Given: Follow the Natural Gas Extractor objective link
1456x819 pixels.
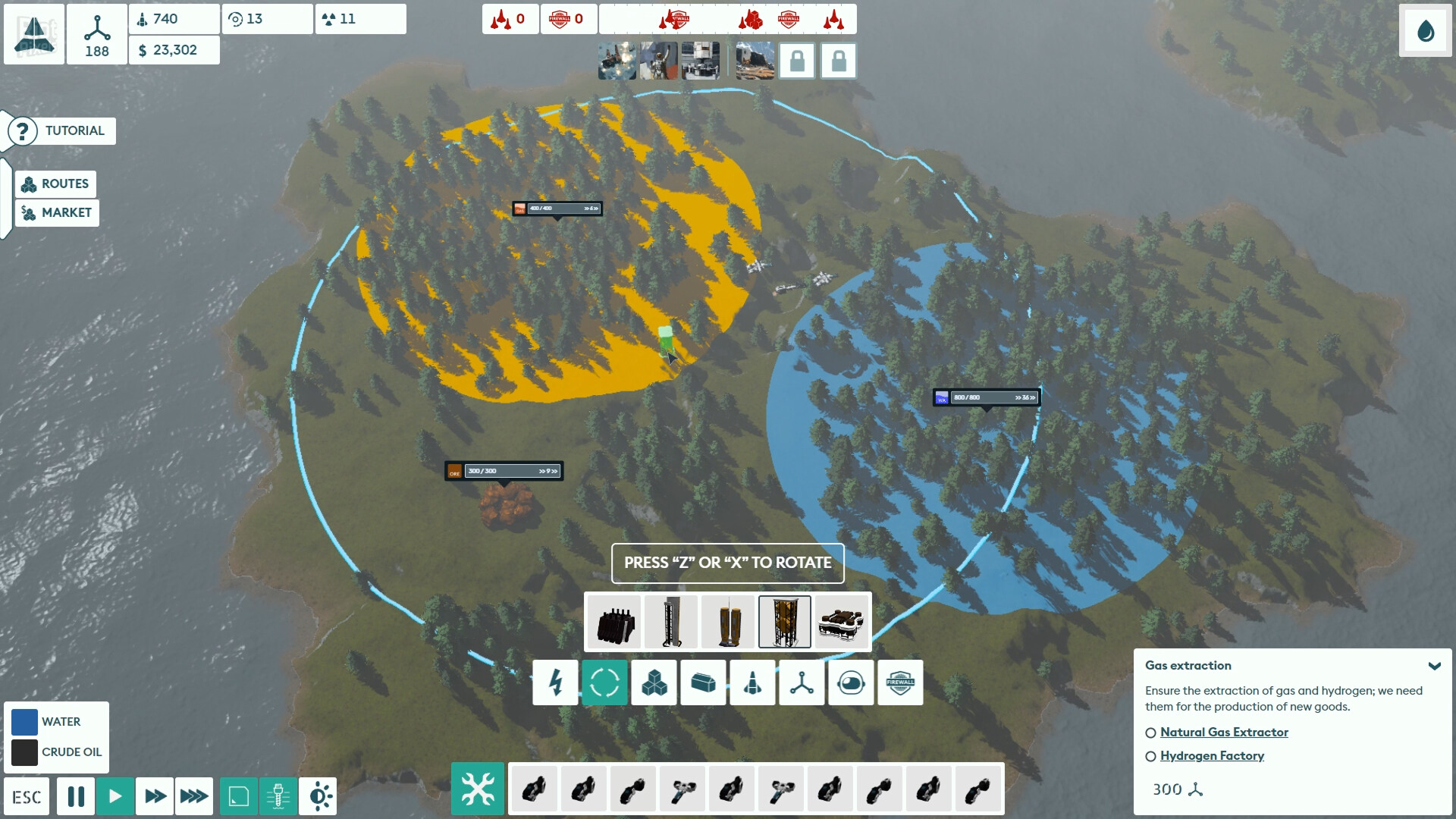Looking at the screenshot, I should 1224,733.
